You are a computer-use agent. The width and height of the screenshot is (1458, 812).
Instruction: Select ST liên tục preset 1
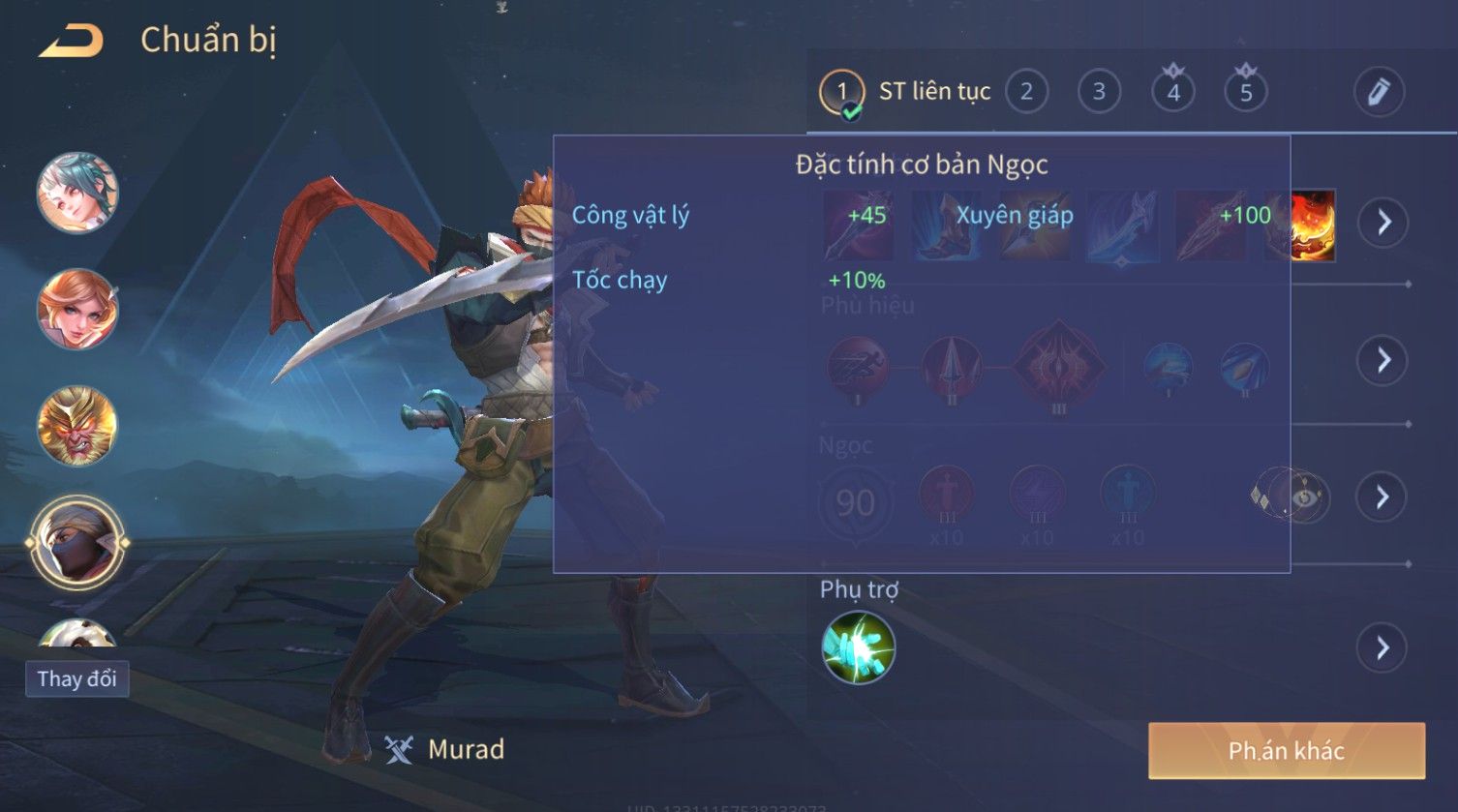[842, 92]
